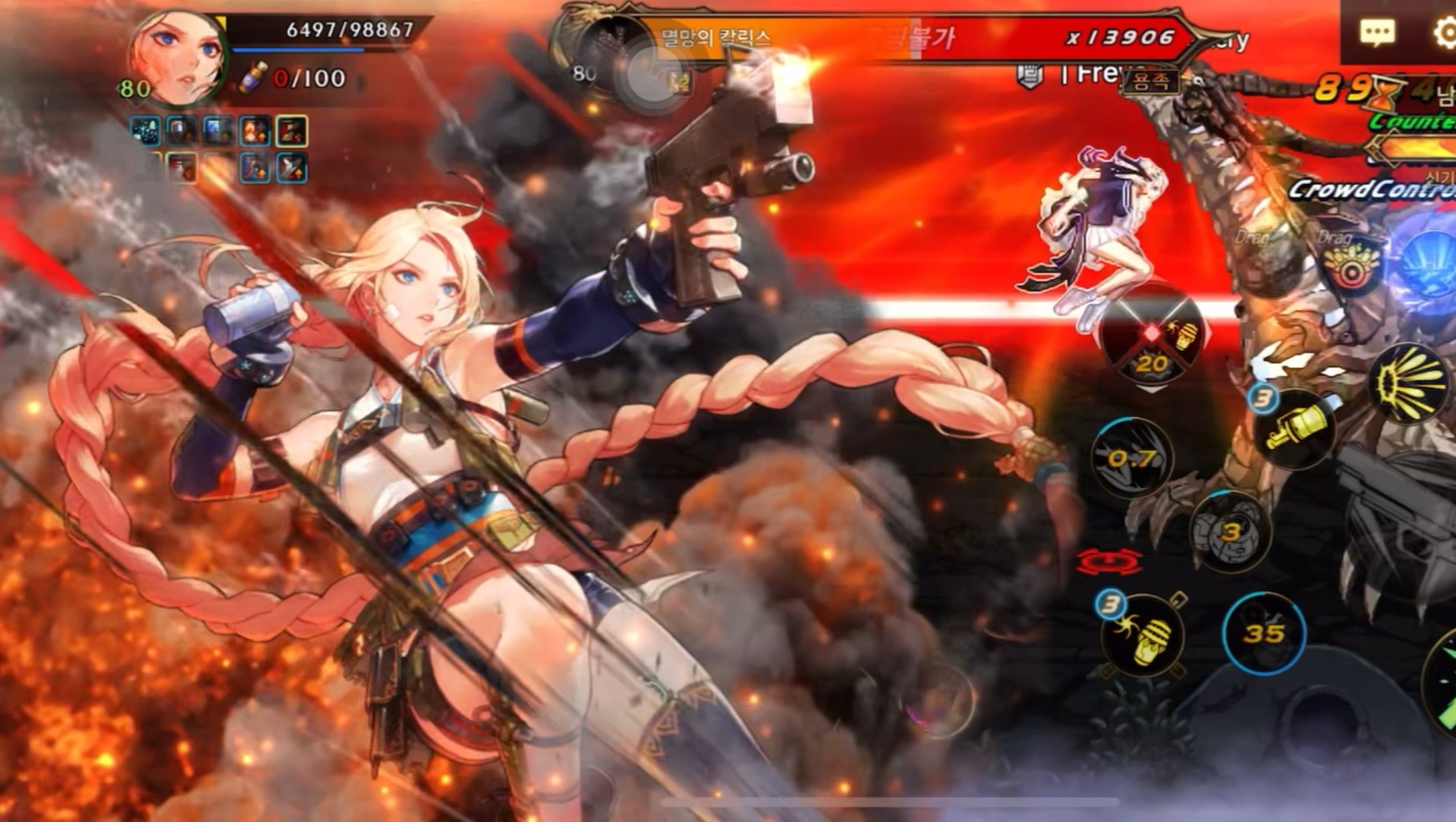Inspect the snowflake sparkle buff icon
This screenshot has width=1456, height=822.
[x=146, y=131]
